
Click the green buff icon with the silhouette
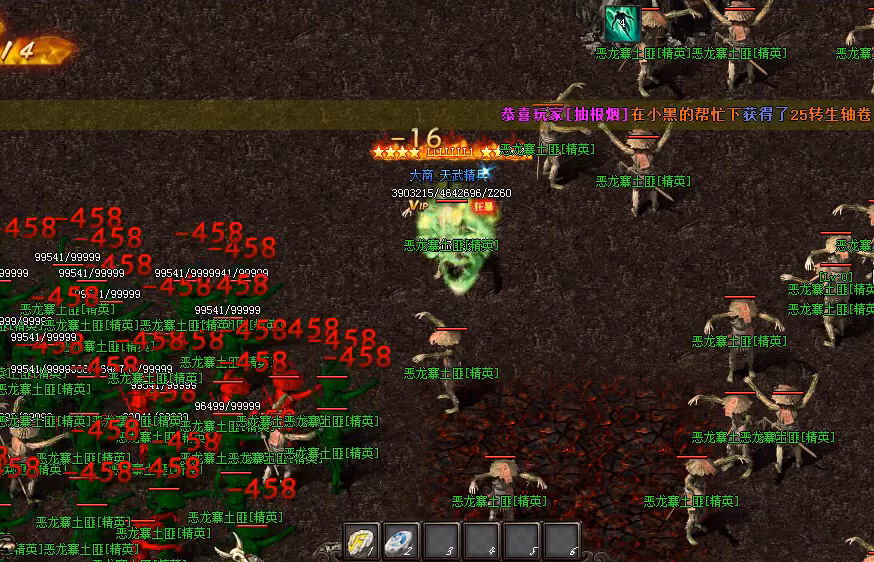tap(619, 21)
